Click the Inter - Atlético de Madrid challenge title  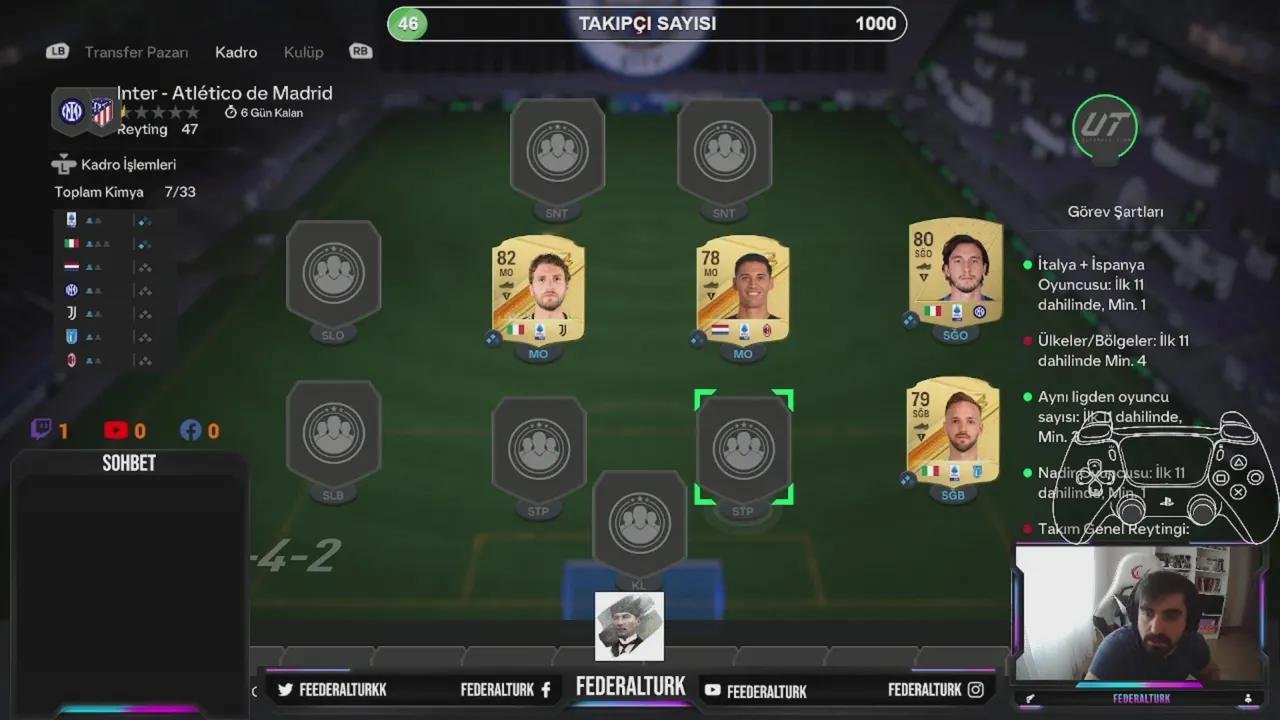click(224, 92)
